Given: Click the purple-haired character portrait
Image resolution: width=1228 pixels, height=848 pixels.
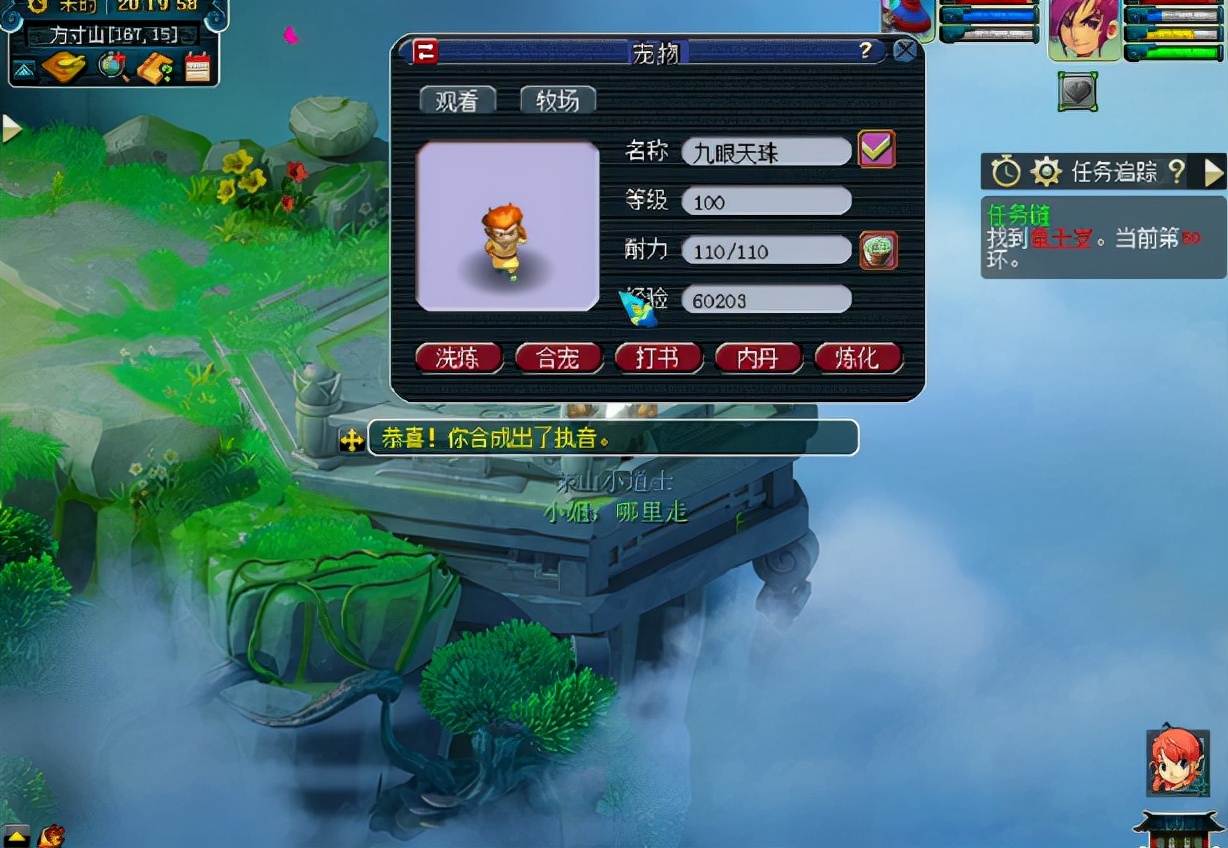Looking at the screenshot, I should [1083, 28].
